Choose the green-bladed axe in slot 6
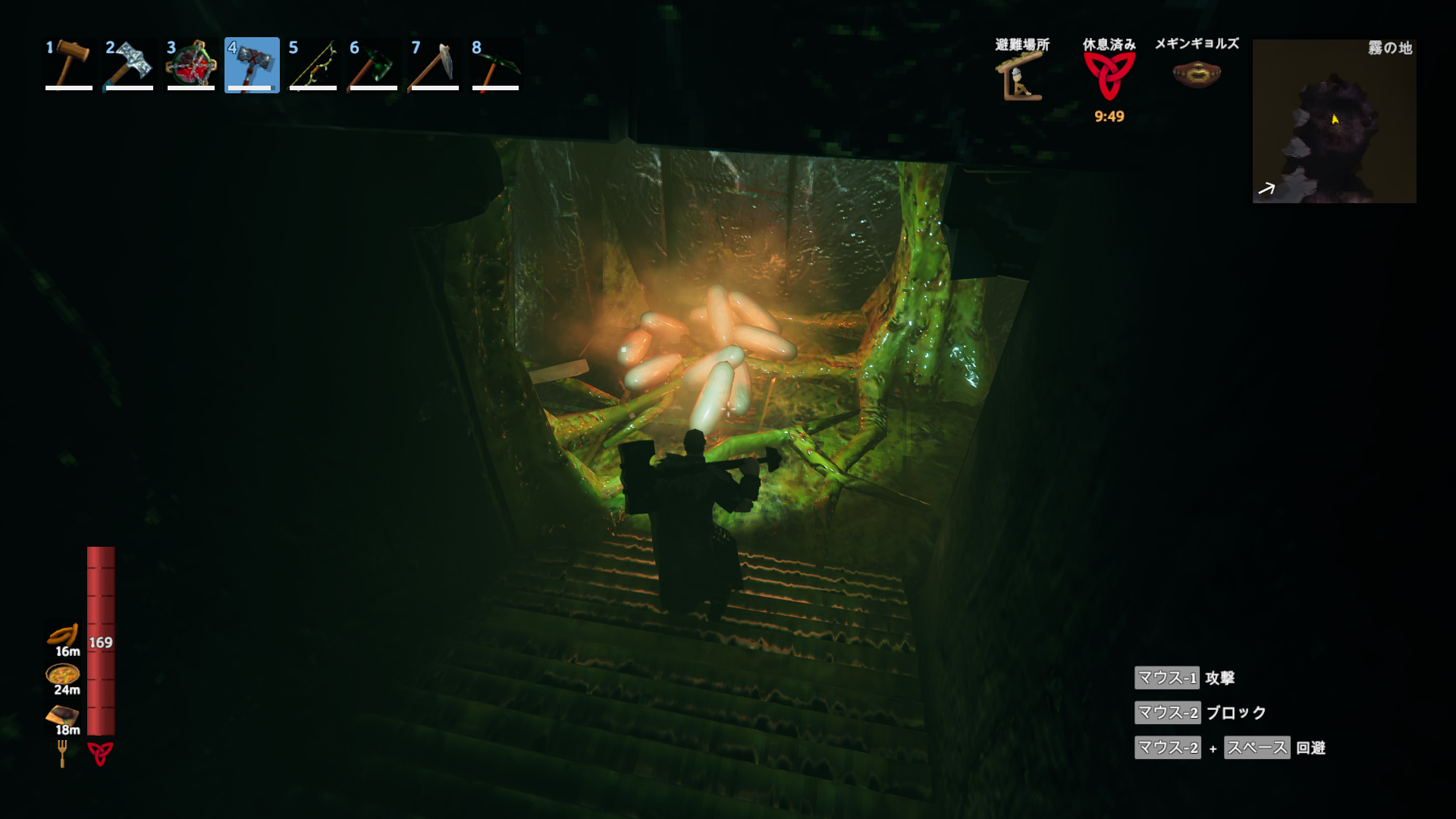The width and height of the screenshot is (1456, 819). click(x=373, y=65)
